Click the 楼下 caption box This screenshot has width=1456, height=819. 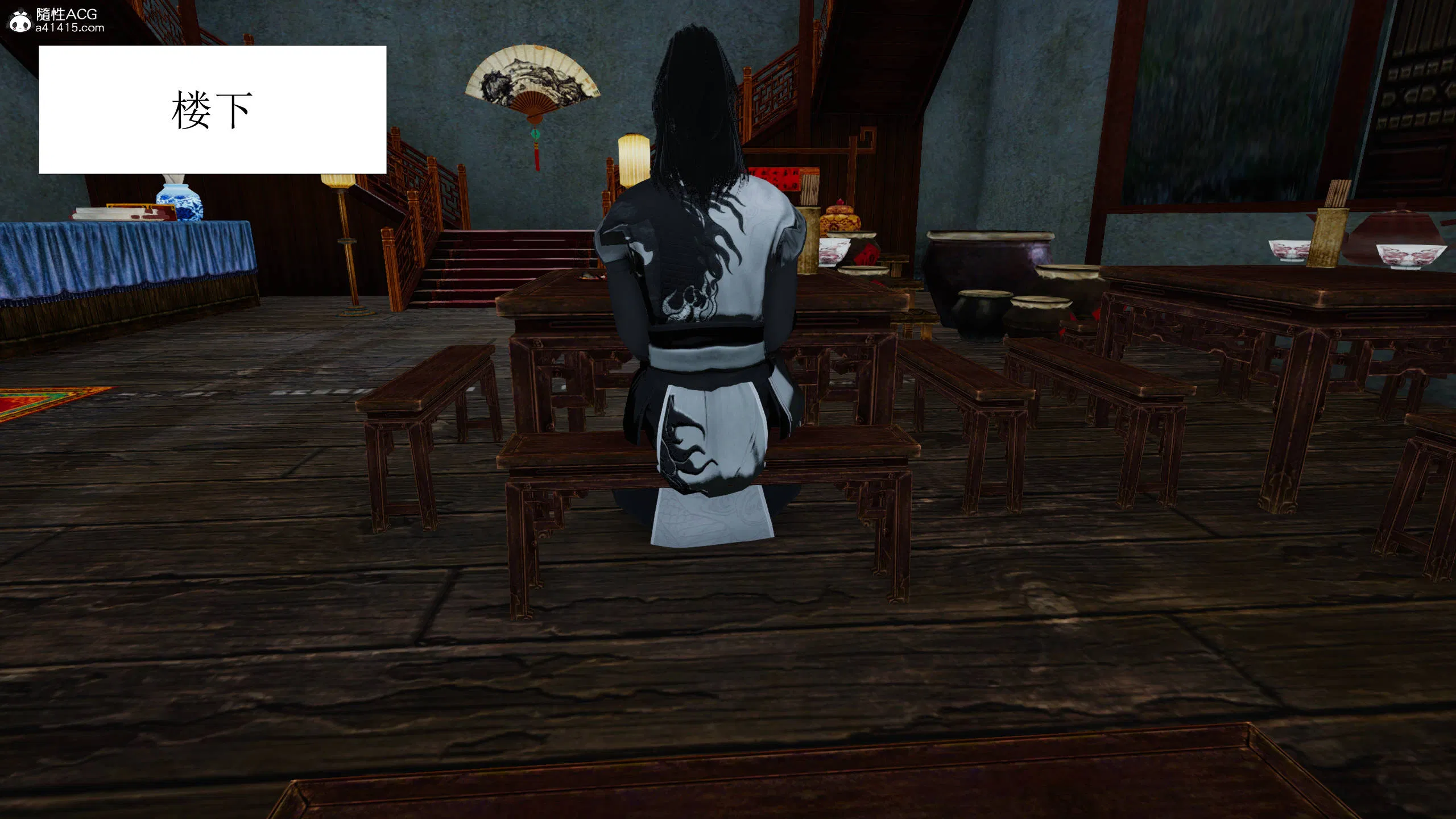[212, 109]
